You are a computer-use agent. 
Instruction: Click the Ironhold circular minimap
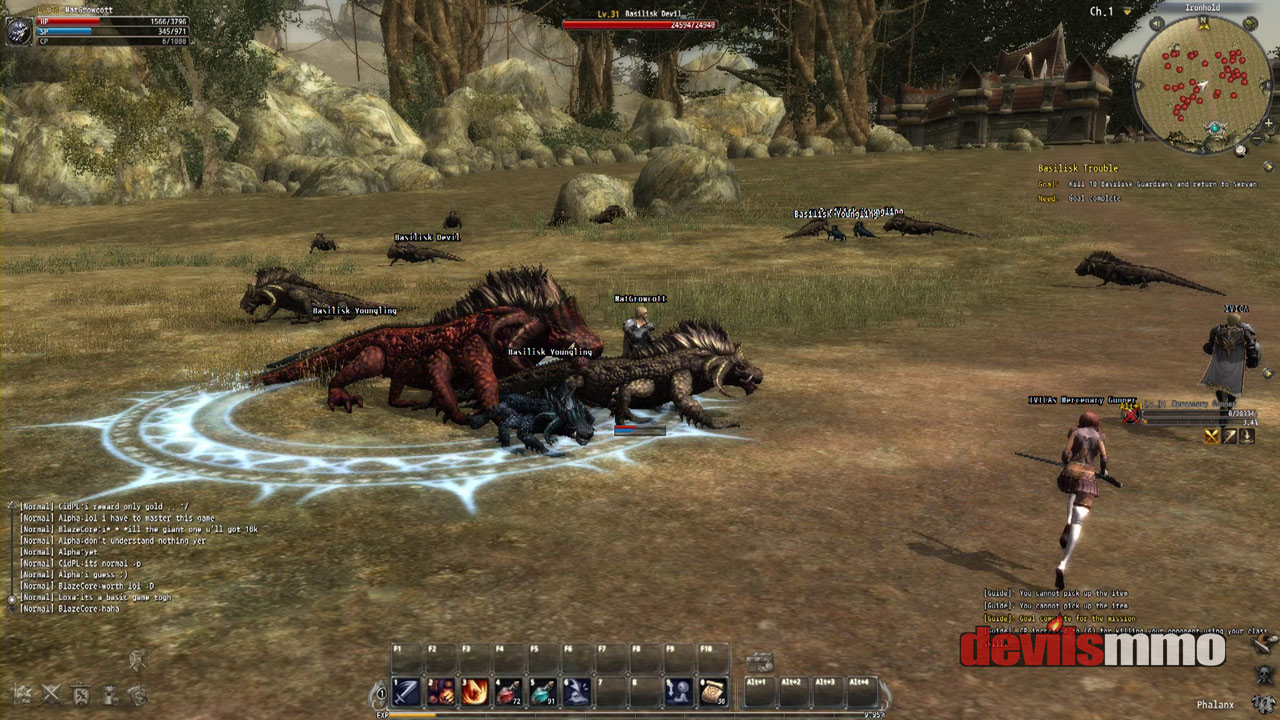(1201, 85)
